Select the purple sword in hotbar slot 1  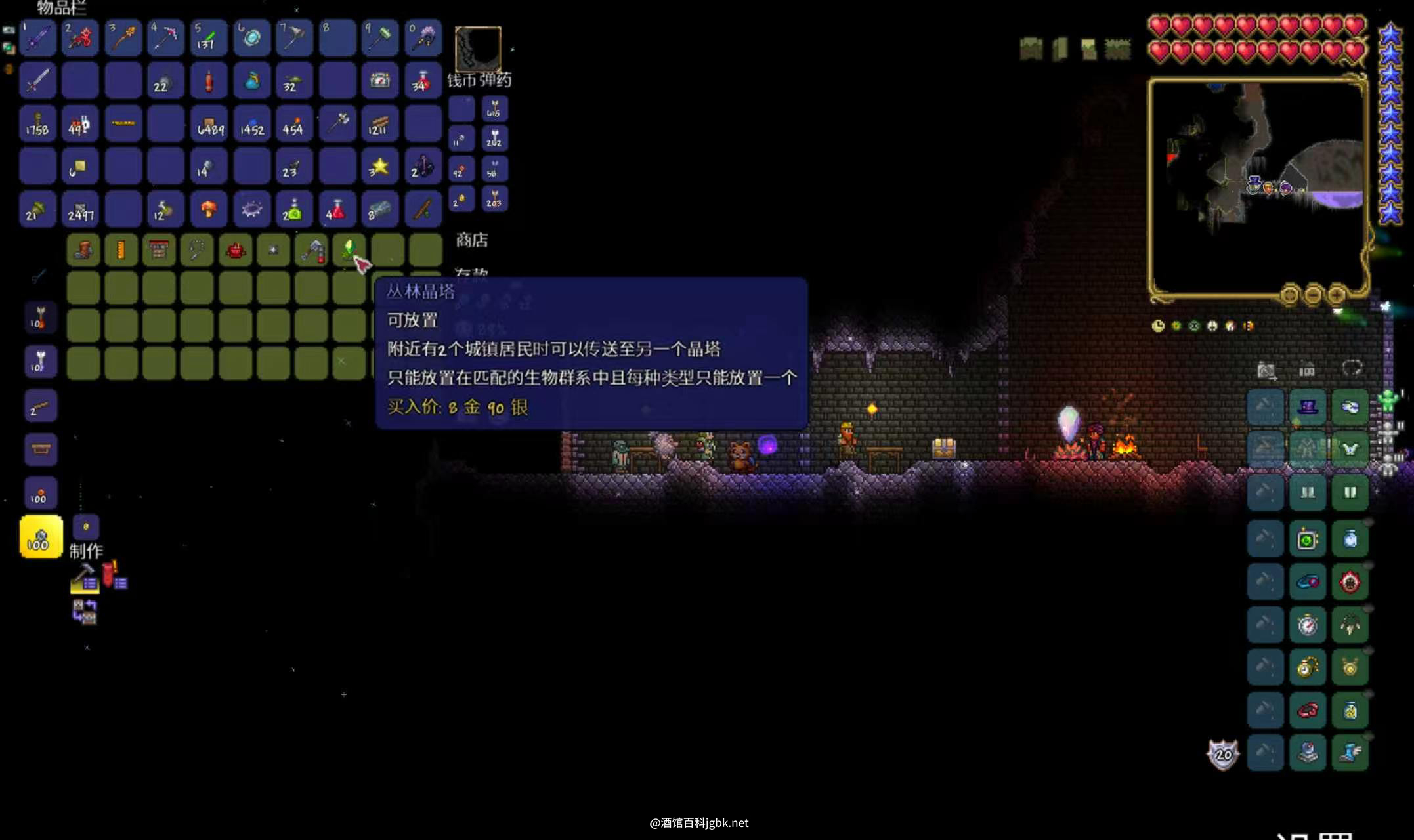coord(37,37)
